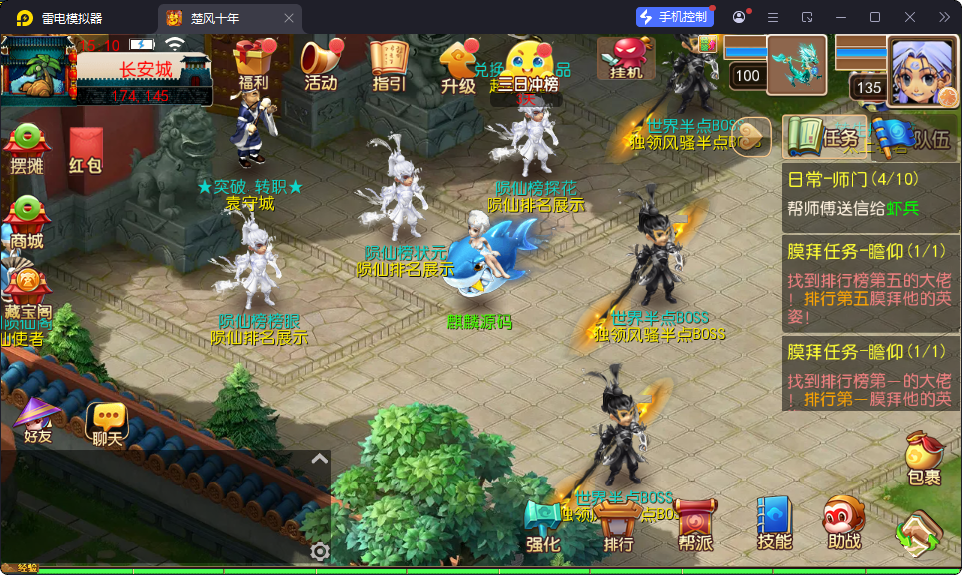Viewport: 962px width, 575px height.
Task: Open the 摆摊 stall icon
Action: [x=27, y=149]
